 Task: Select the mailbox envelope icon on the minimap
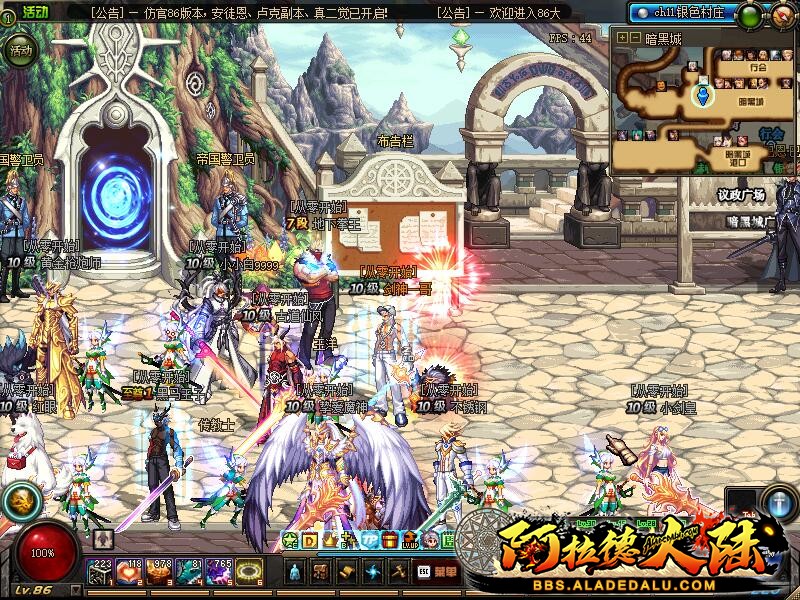[x=704, y=79]
